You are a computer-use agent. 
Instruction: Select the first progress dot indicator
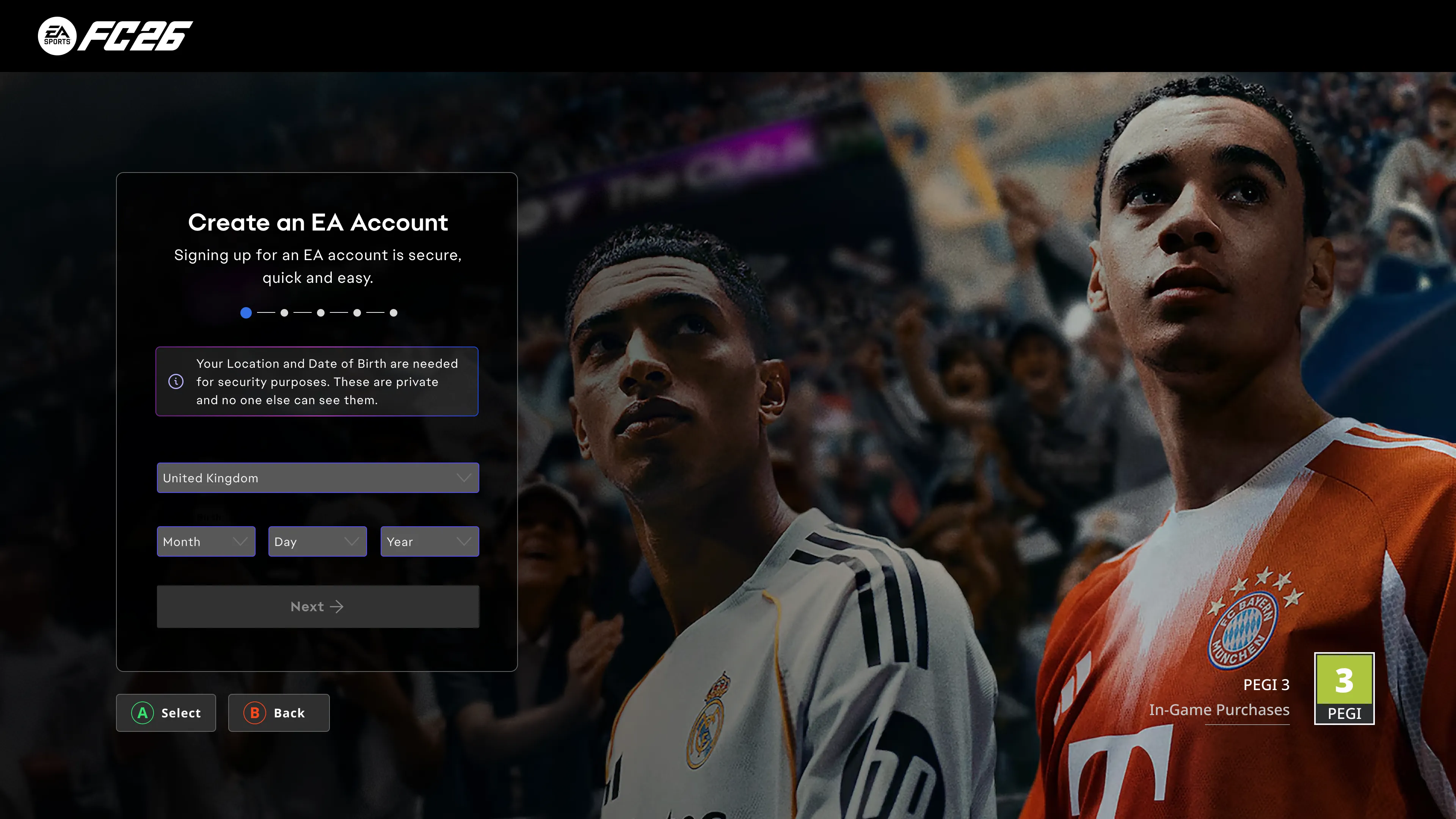[246, 313]
